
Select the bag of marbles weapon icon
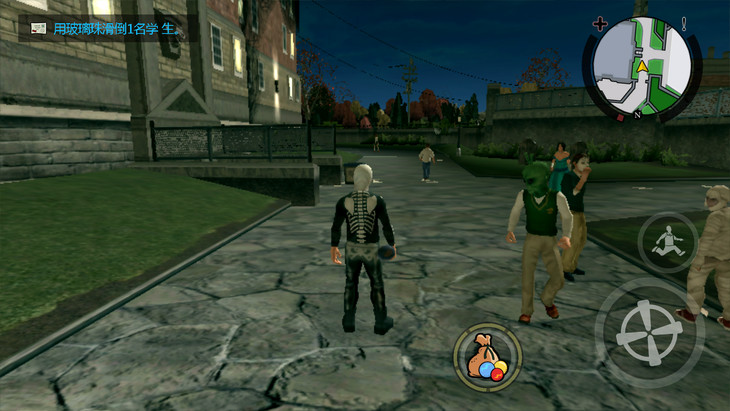click(x=487, y=356)
